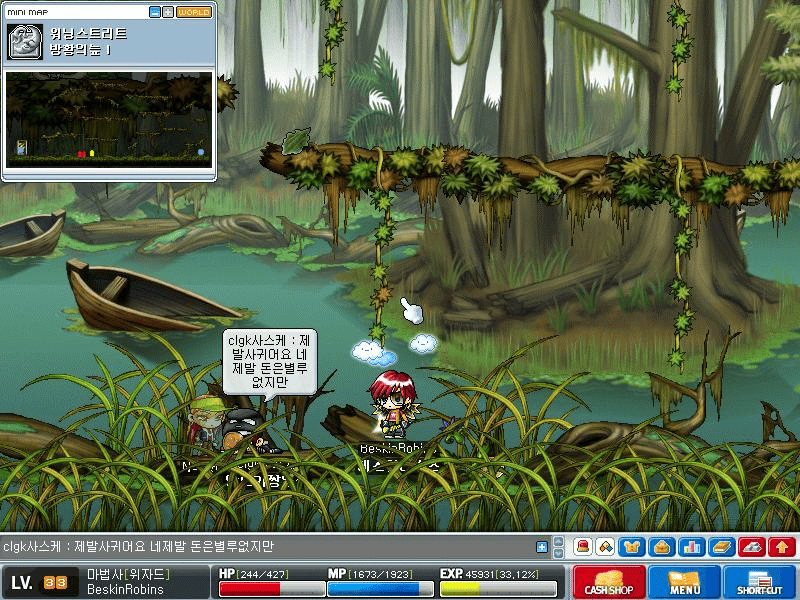Click the WORLD map button

pos(194,12)
